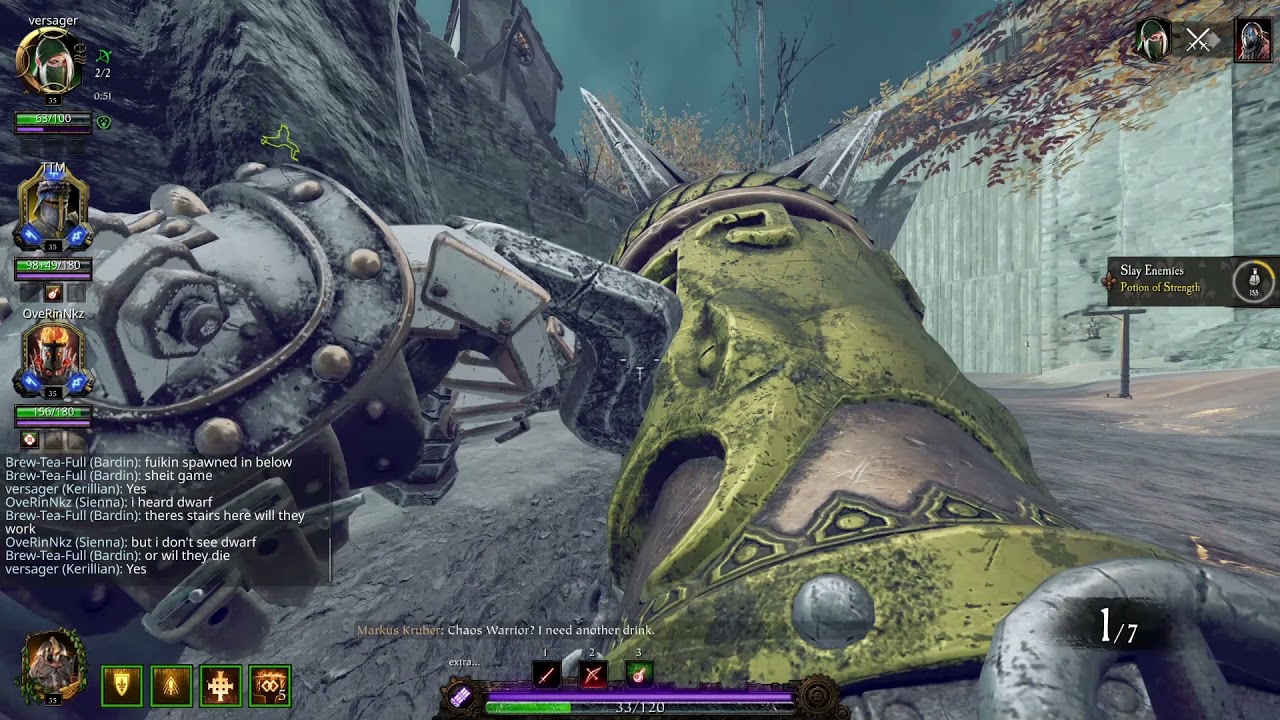Click the healing item under OveRinNkz's health bar
The height and width of the screenshot is (720, 1280).
[x=30, y=440]
